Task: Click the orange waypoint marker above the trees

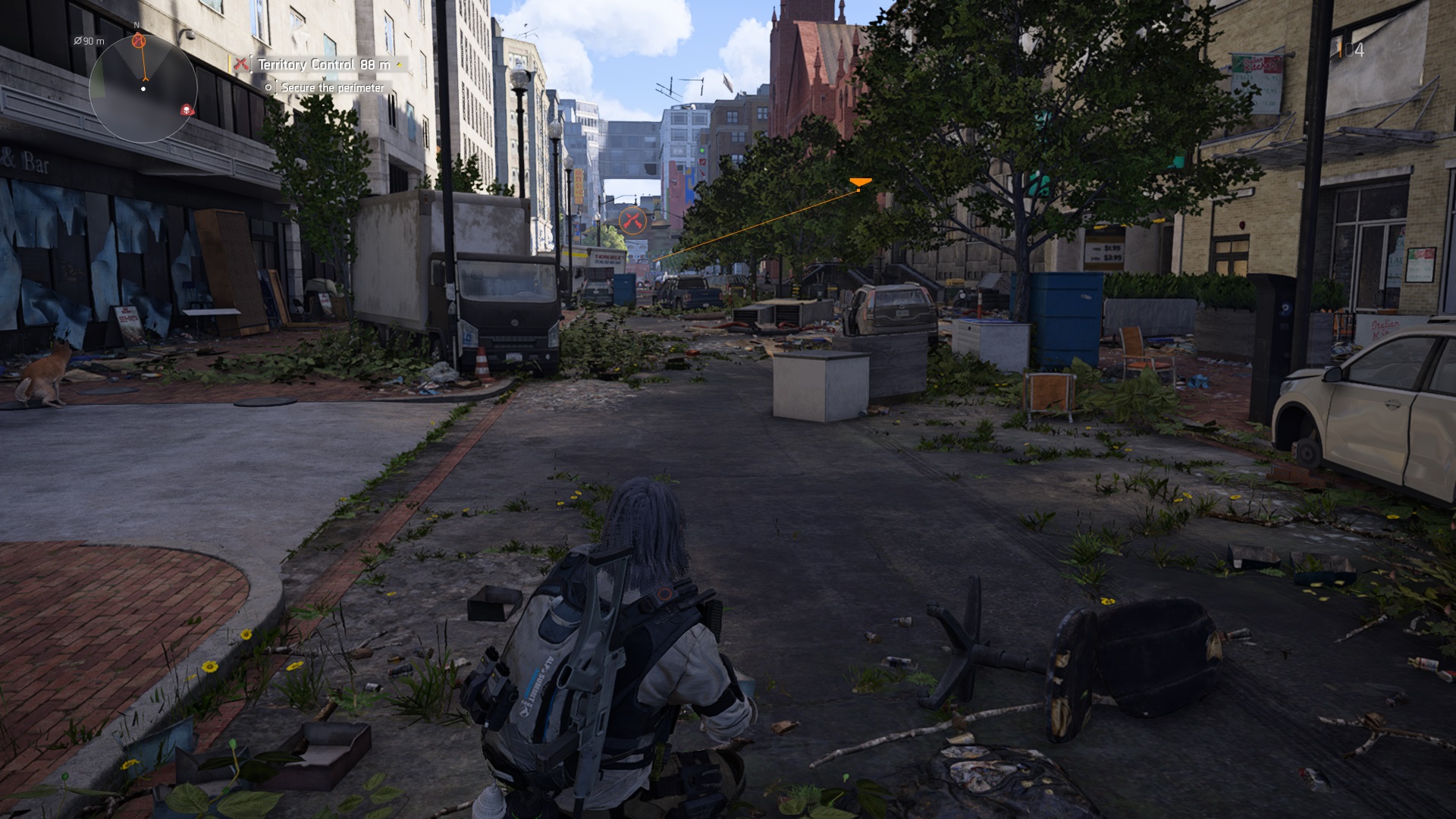Action: click(x=860, y=183)
